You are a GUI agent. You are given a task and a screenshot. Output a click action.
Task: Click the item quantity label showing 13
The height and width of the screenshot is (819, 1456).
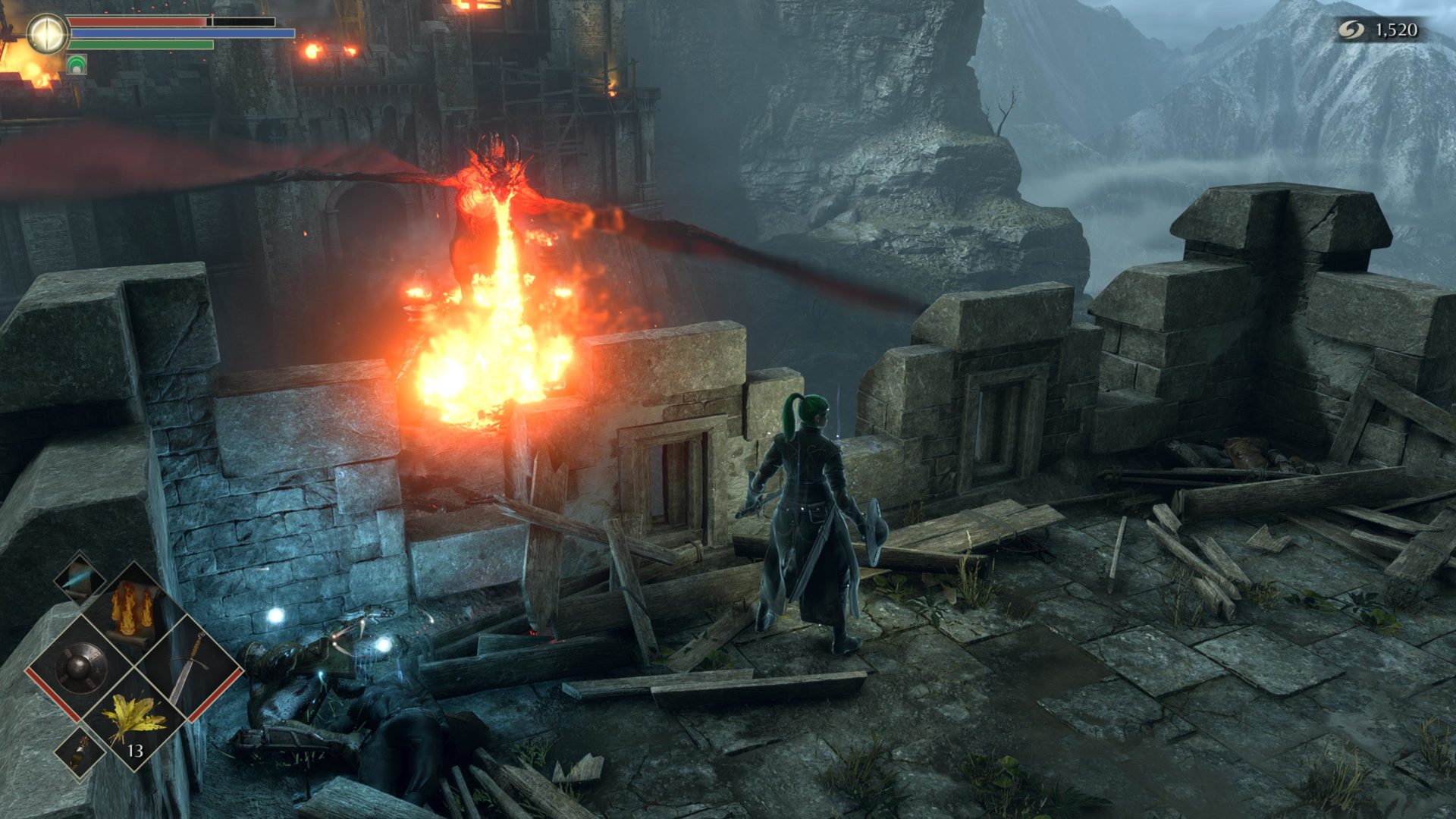click(x=135, y=750)
